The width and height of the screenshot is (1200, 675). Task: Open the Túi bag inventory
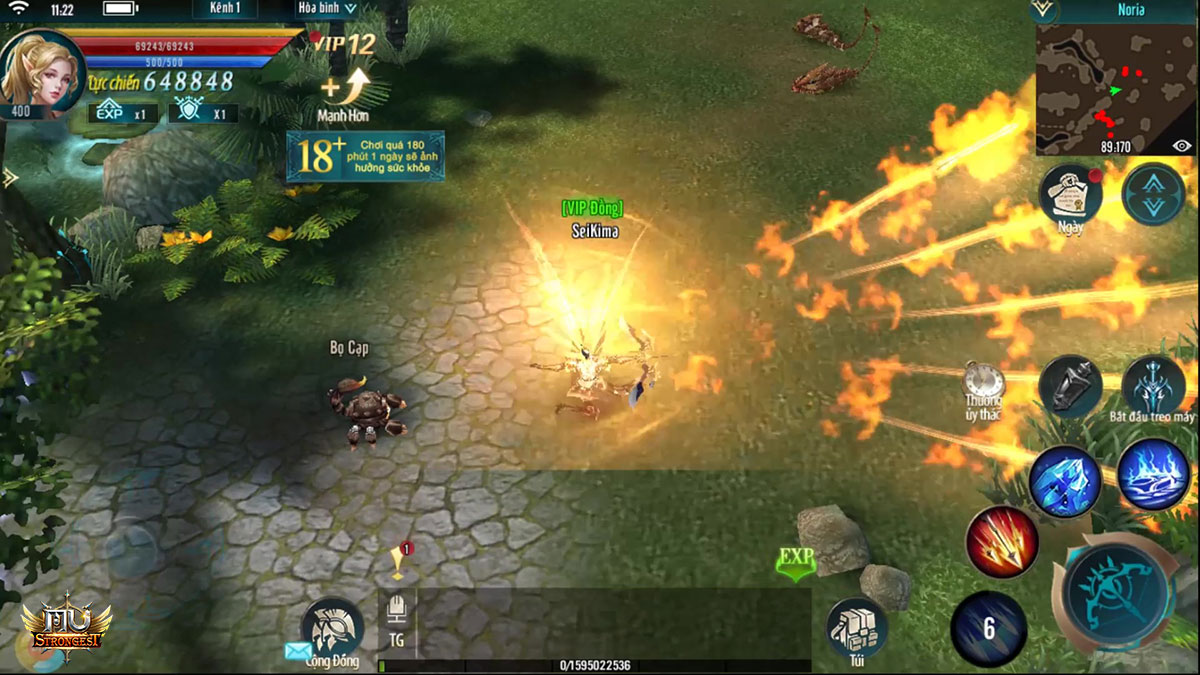coord(857,628)
